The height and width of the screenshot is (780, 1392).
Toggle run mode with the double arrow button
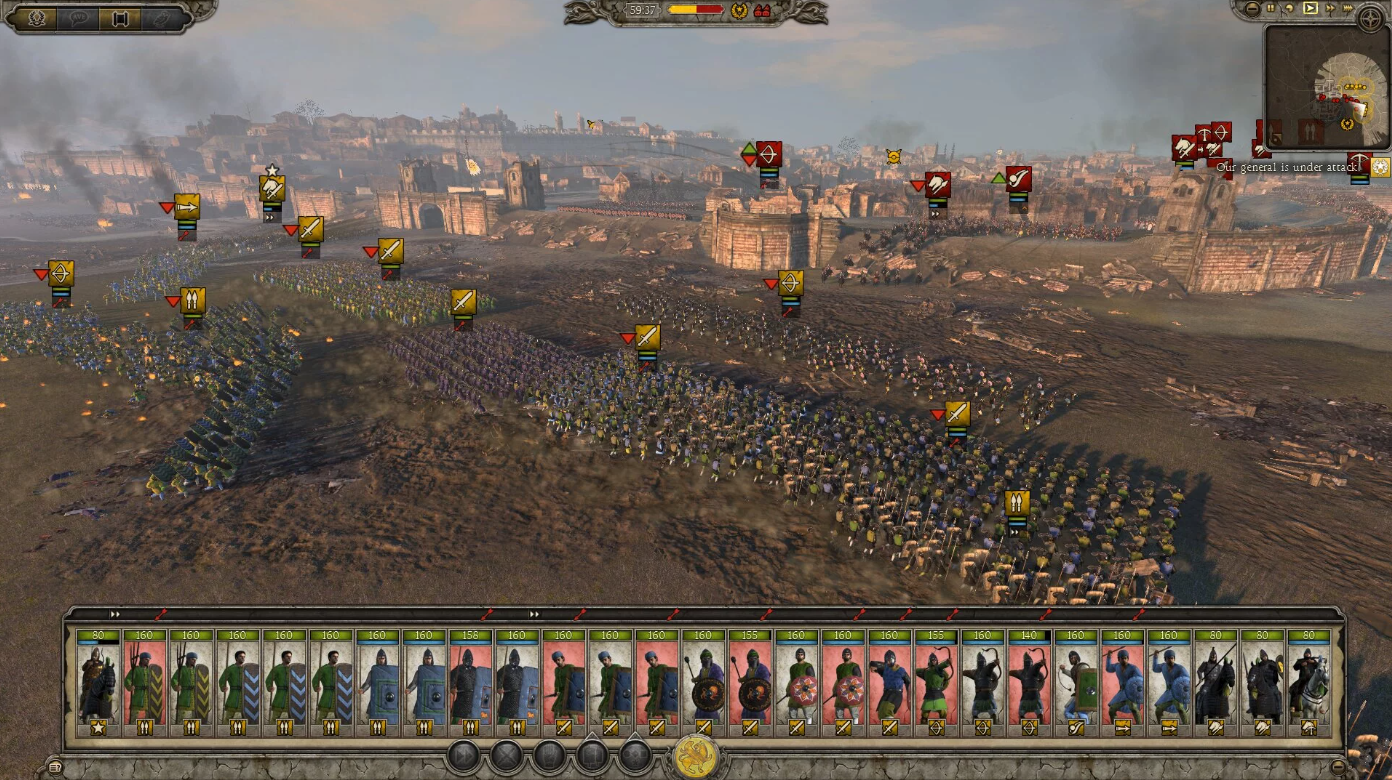click(462, 756)
